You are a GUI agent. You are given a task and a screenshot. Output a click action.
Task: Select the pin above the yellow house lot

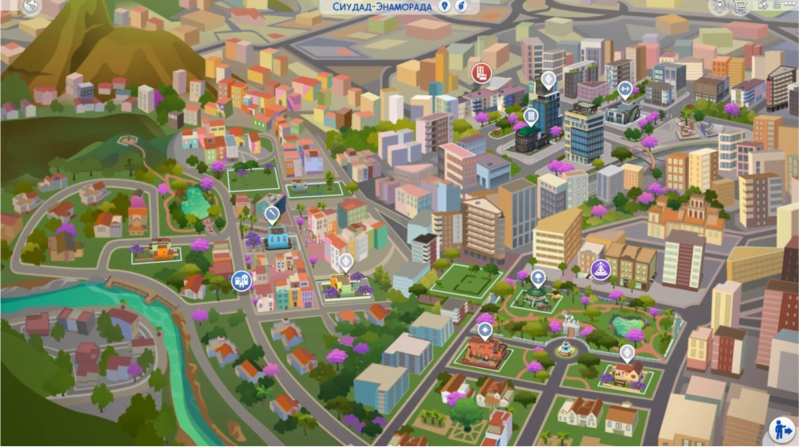coord(627,352)
